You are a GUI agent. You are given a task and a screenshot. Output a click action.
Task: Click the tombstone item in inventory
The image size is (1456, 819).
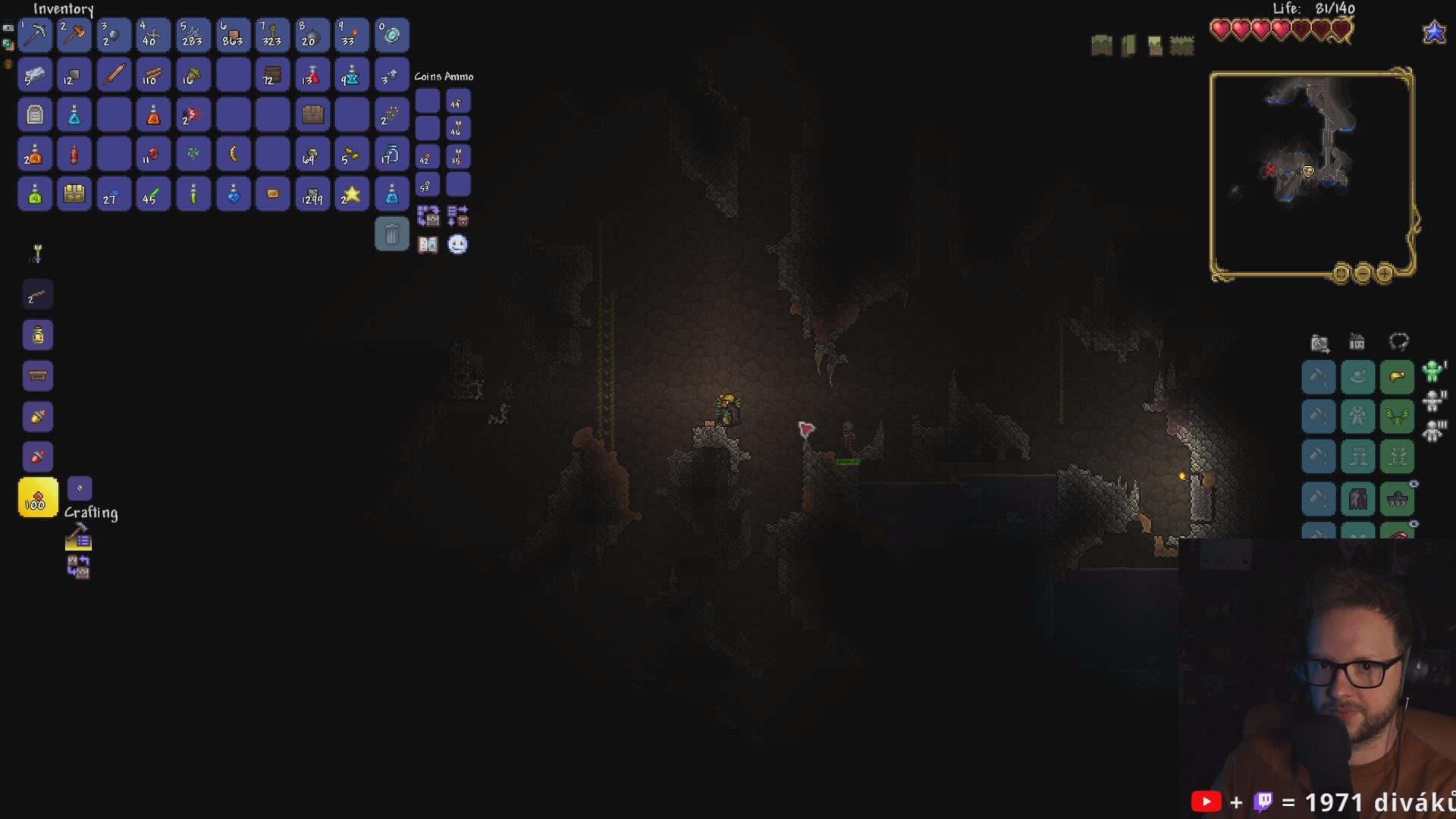coord(35,115)
